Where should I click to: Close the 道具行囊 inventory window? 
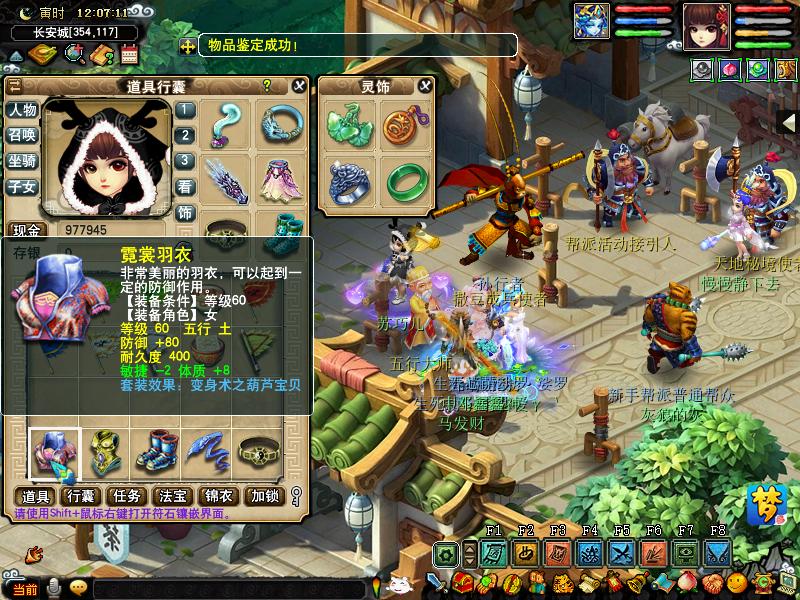pos(298,86)
